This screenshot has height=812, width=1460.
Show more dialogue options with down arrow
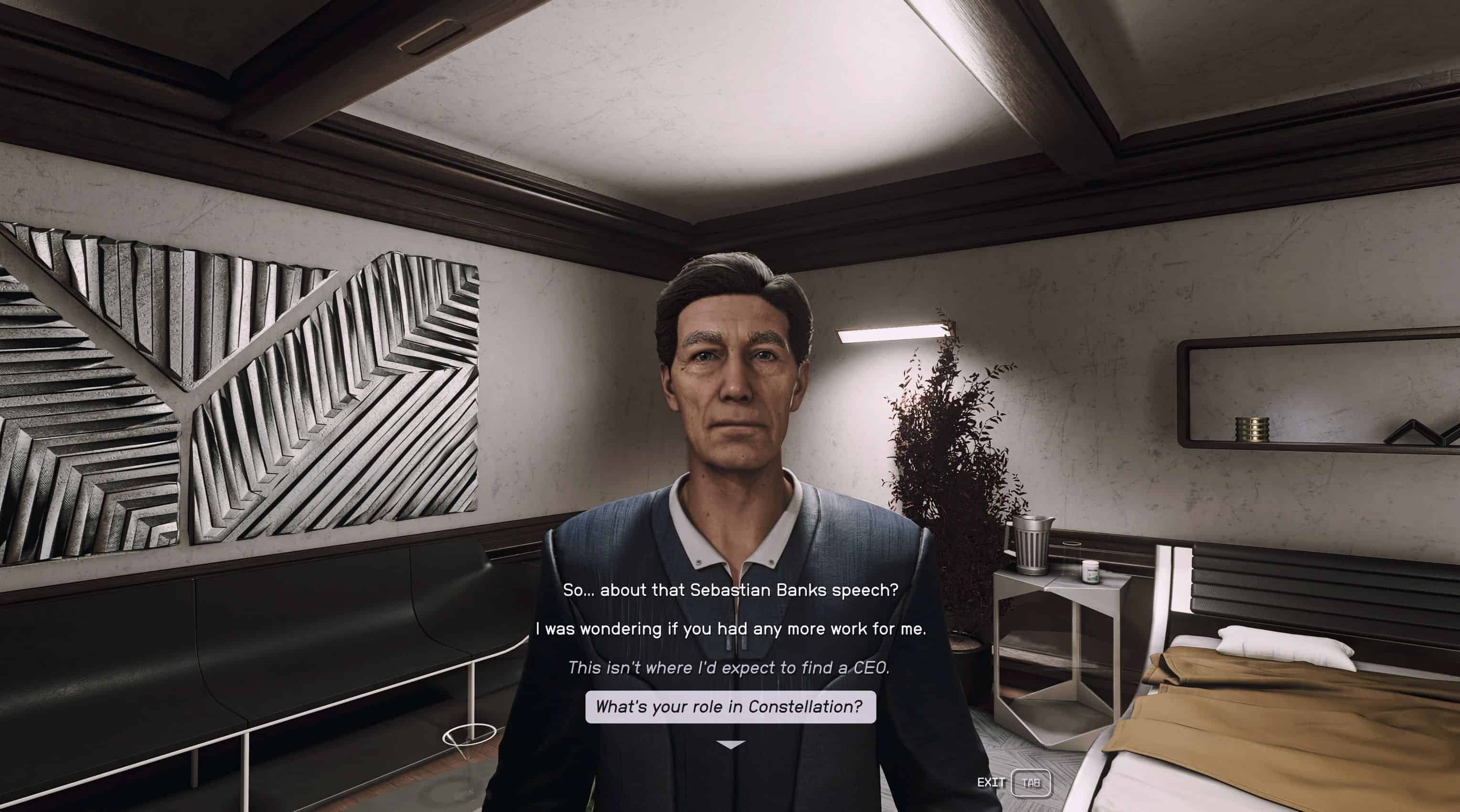731,745
